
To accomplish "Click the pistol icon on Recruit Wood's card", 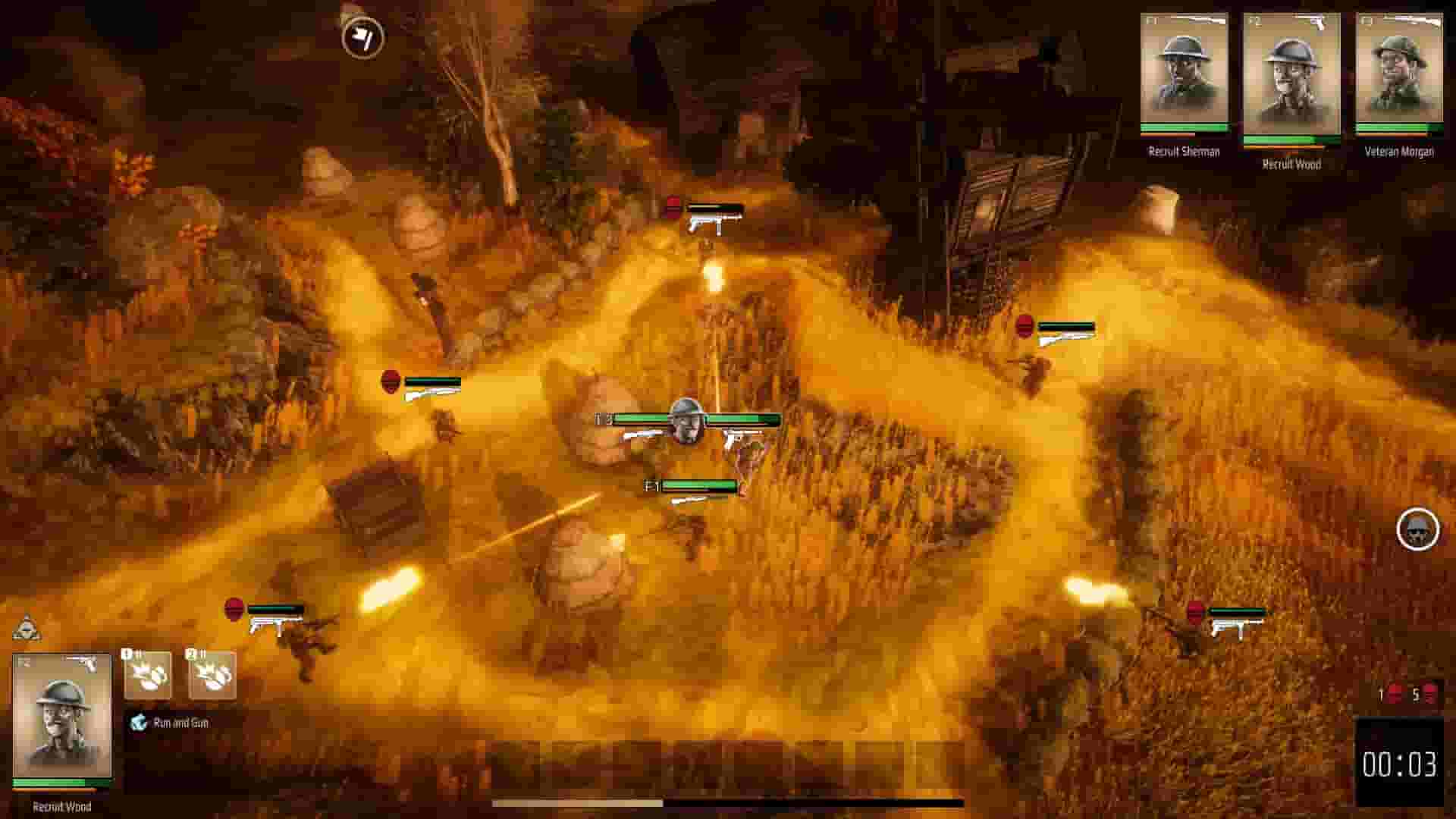I will (x=1317, y=23).
